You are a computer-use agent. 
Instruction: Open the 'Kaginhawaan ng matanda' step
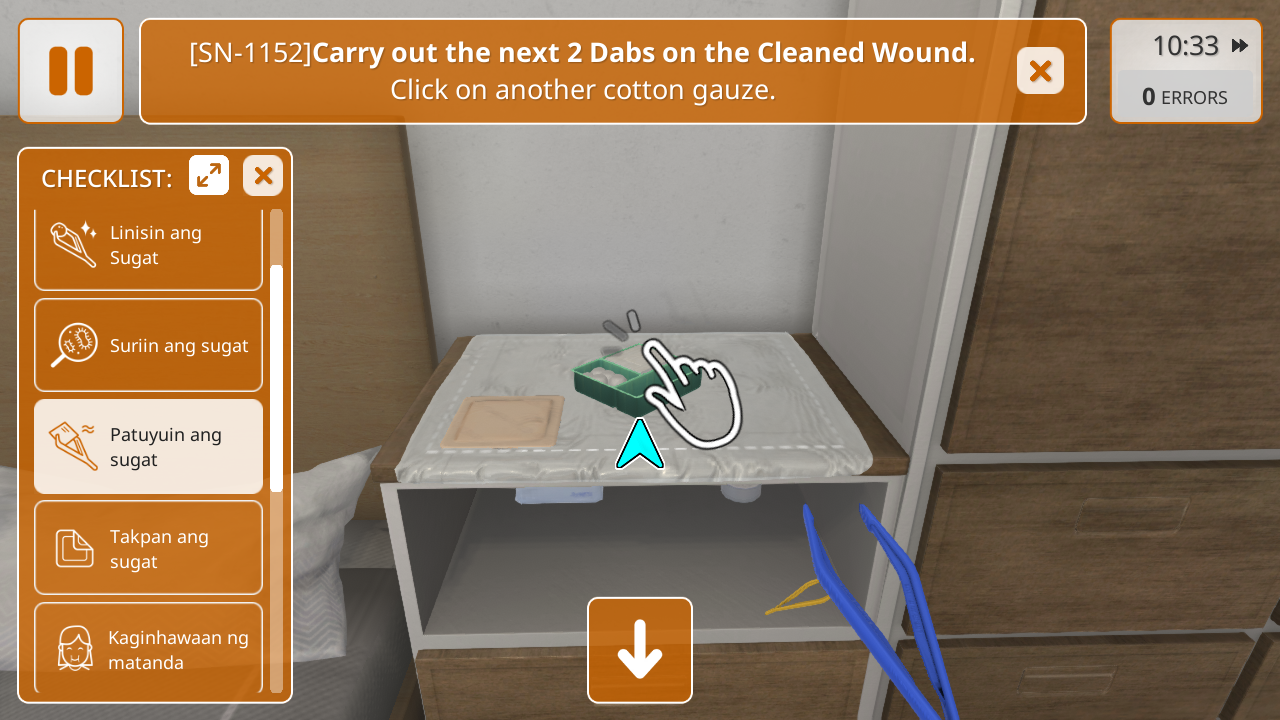point(148,648)
